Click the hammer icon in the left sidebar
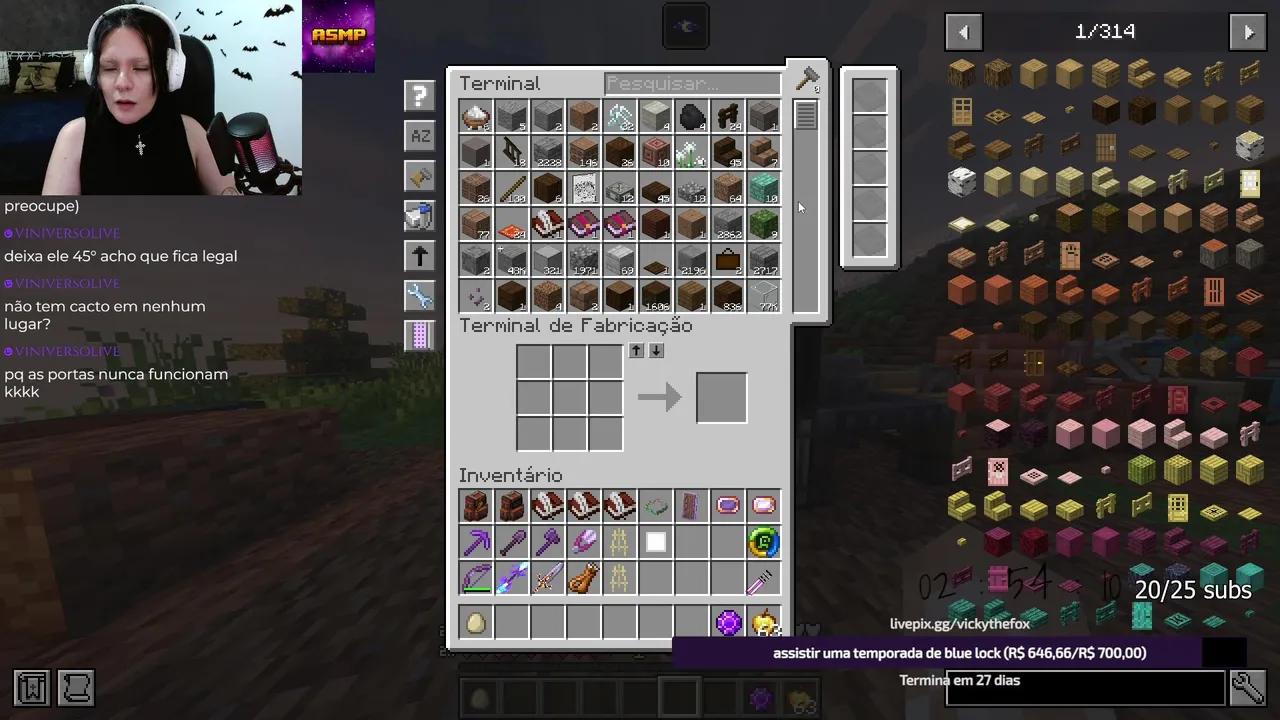This screenshot has width=1280, height=720. (419, 175)
